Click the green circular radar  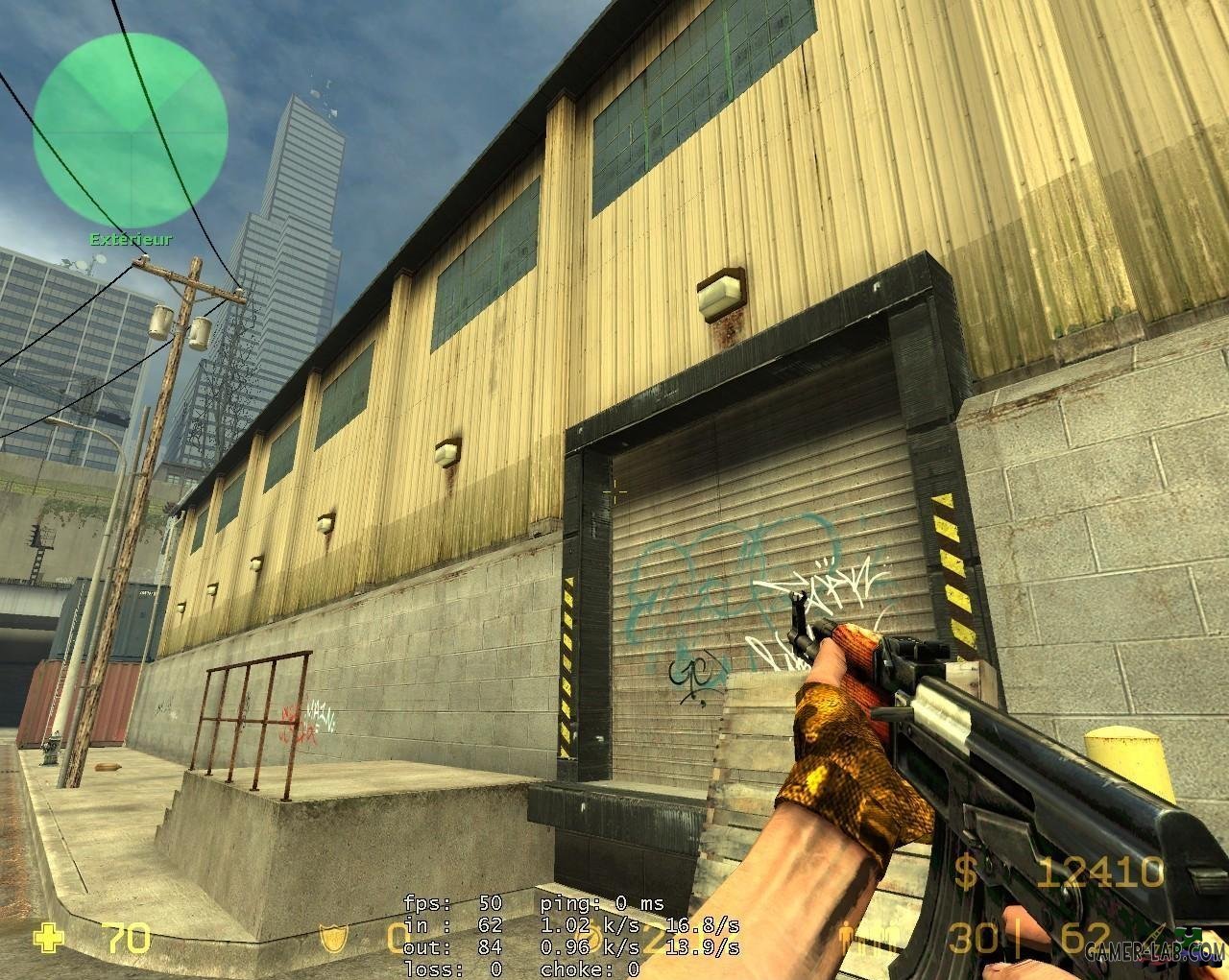[130, 130]
